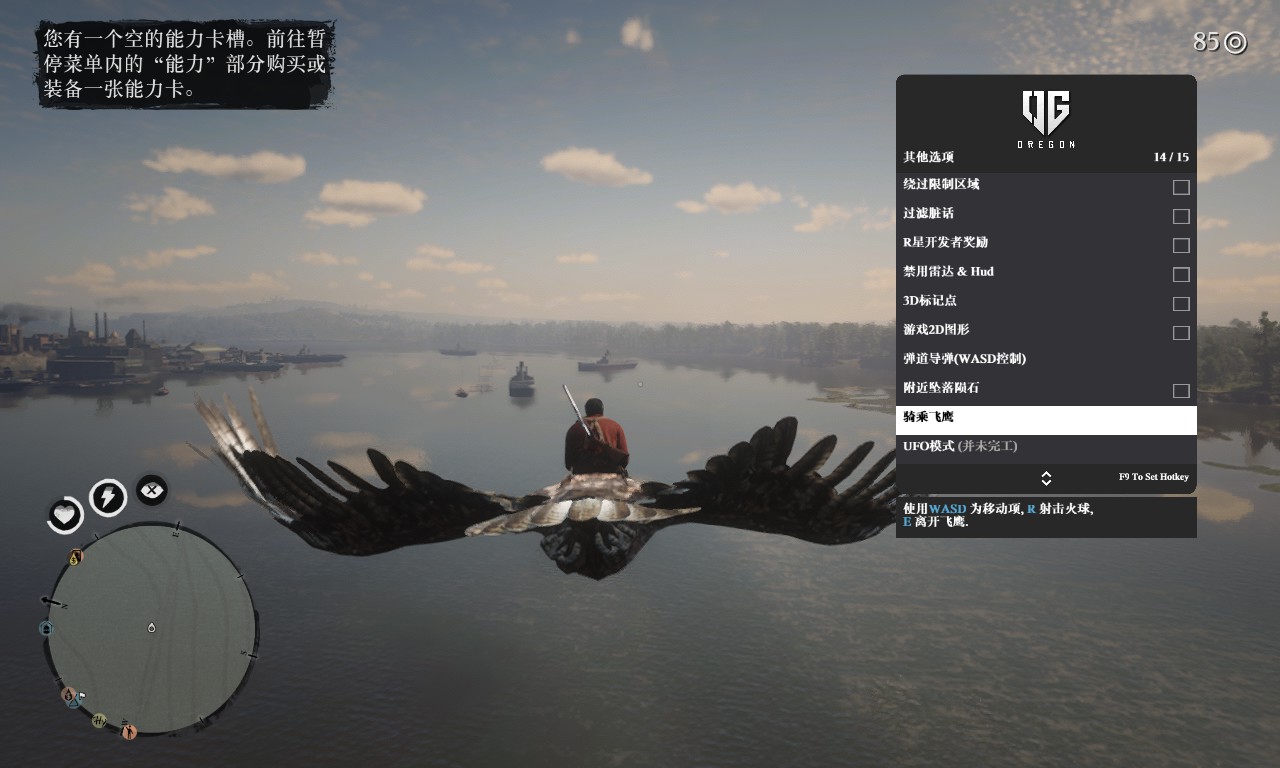The image size is (1280, 768).
Task: Toggle the 附近坠落陨石 checkbox
Action: pos(1181,390)
